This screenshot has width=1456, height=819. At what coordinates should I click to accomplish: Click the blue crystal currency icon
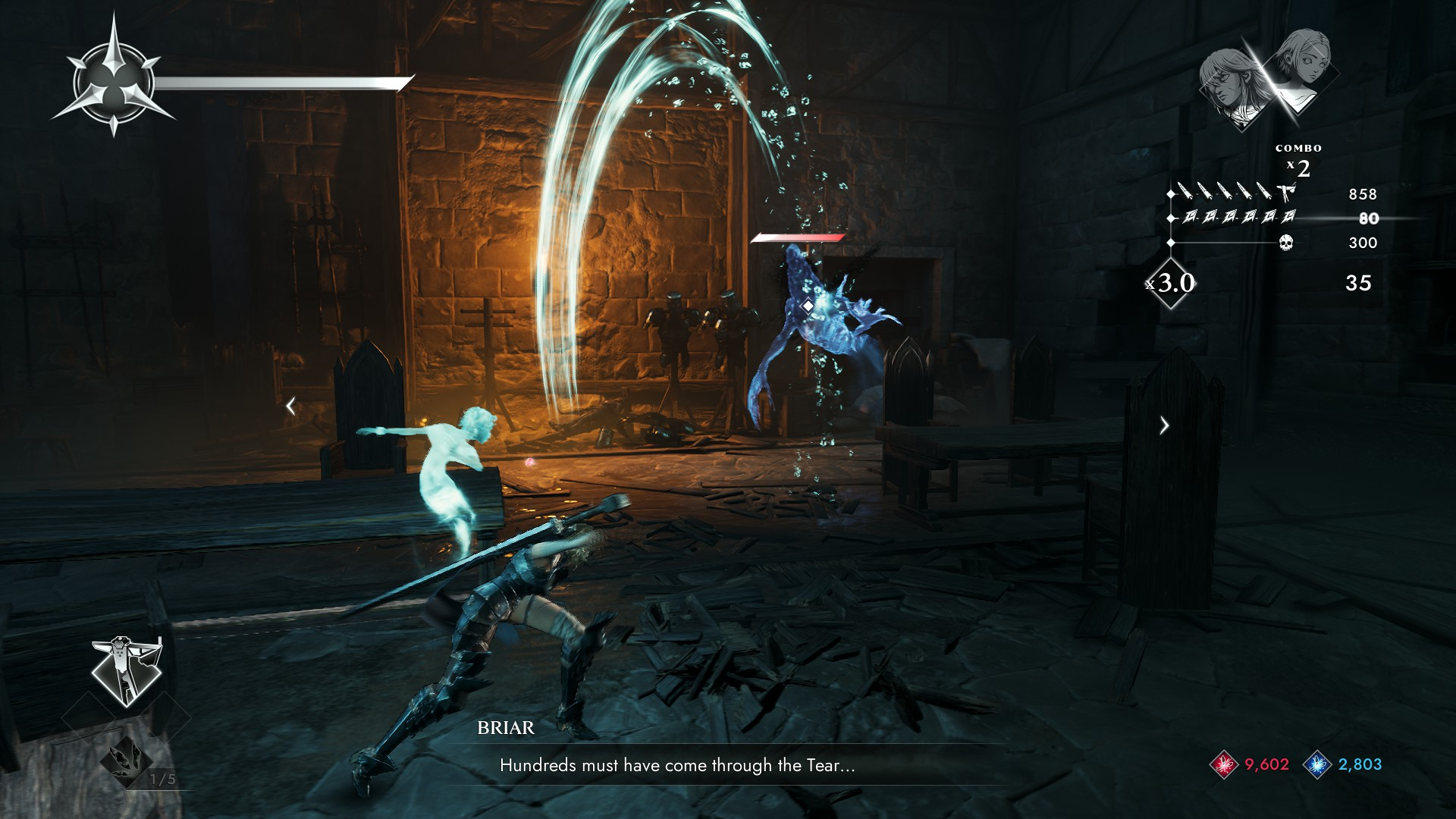tap(1317, 764)
